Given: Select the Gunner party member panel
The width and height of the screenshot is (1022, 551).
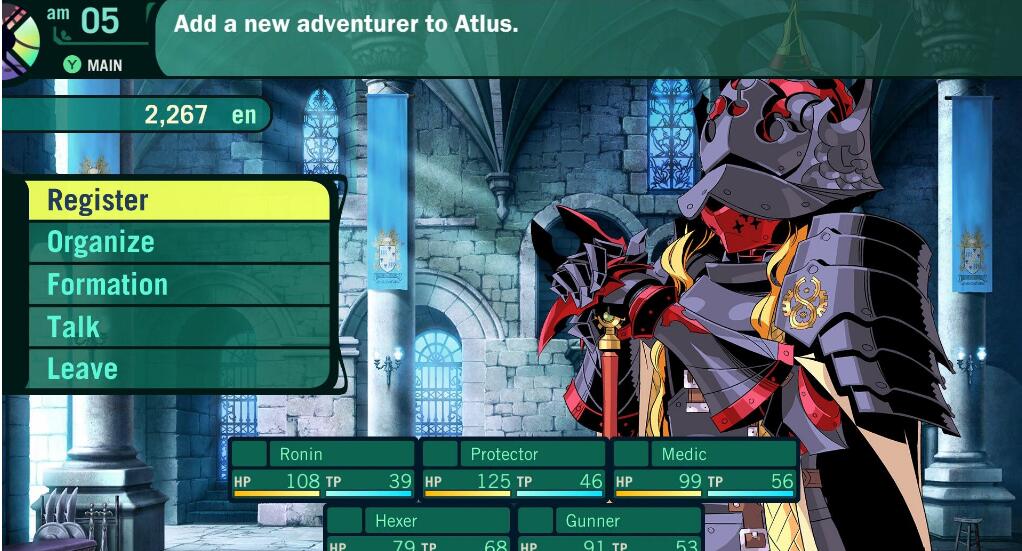Looking at the screenshot, I should (x=609, y=530).
